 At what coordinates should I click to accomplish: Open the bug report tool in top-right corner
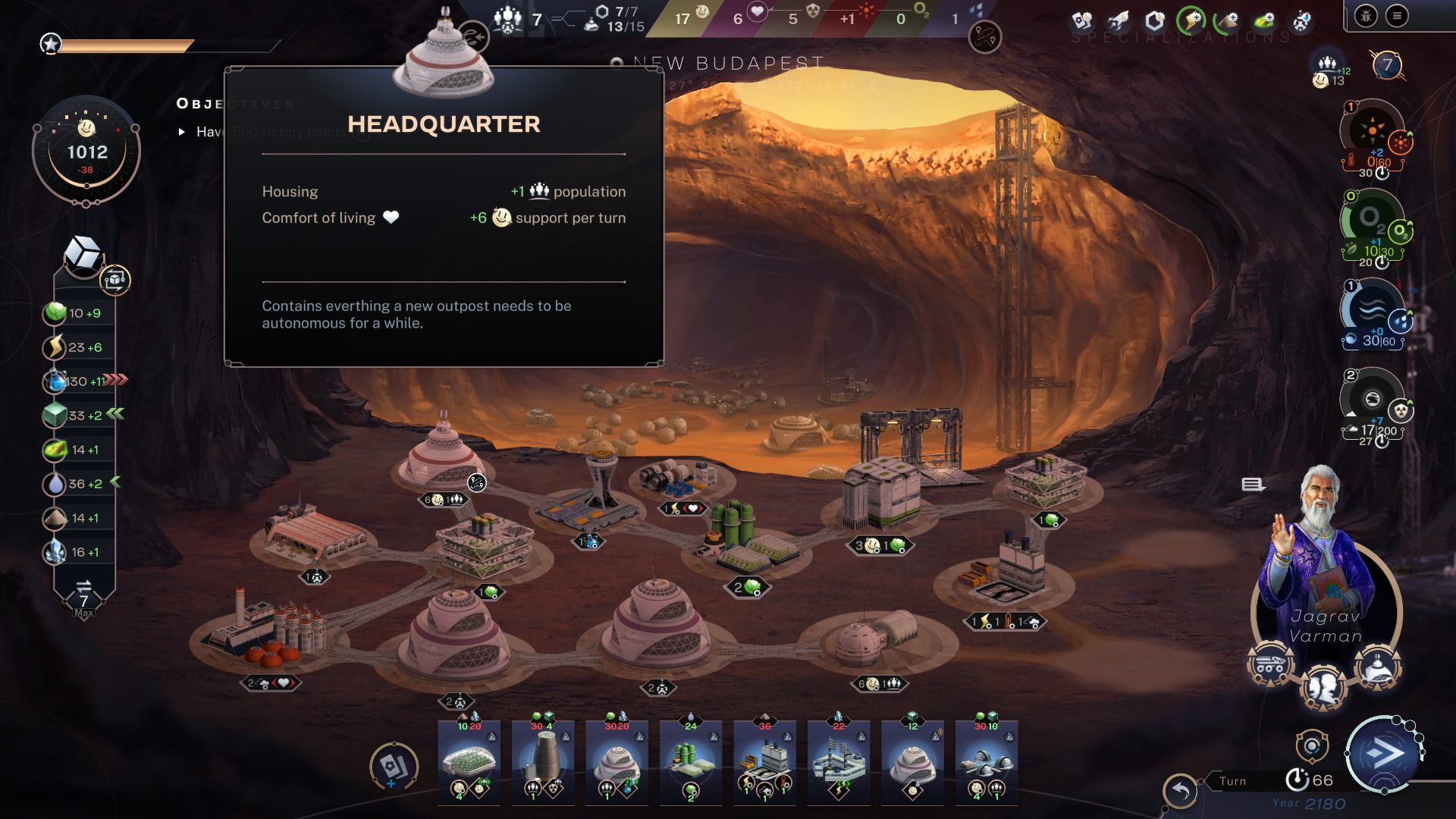click(x=1365, y=15)
